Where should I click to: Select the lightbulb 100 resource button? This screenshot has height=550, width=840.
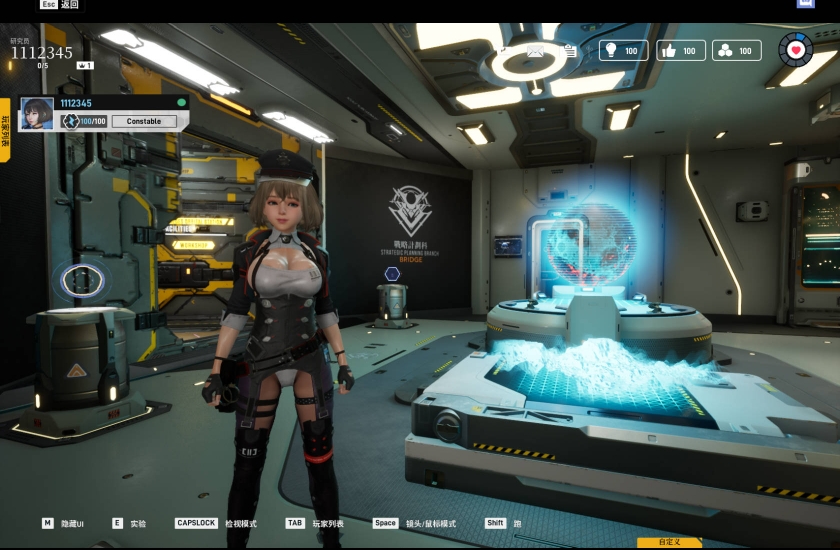tap(623, 50)
